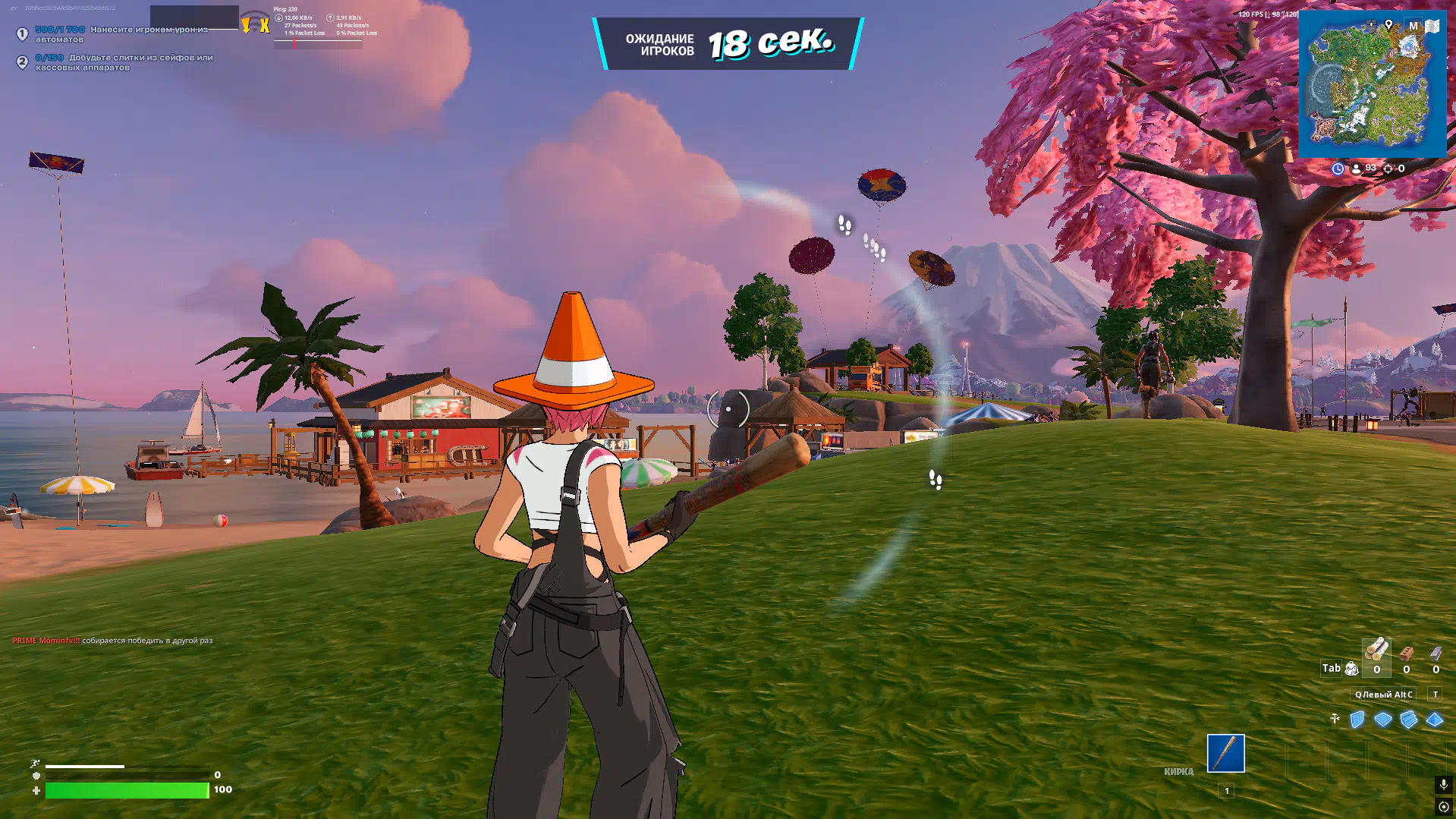Select the stairs building piece

pyautogui.click(x=1409, y=720)
